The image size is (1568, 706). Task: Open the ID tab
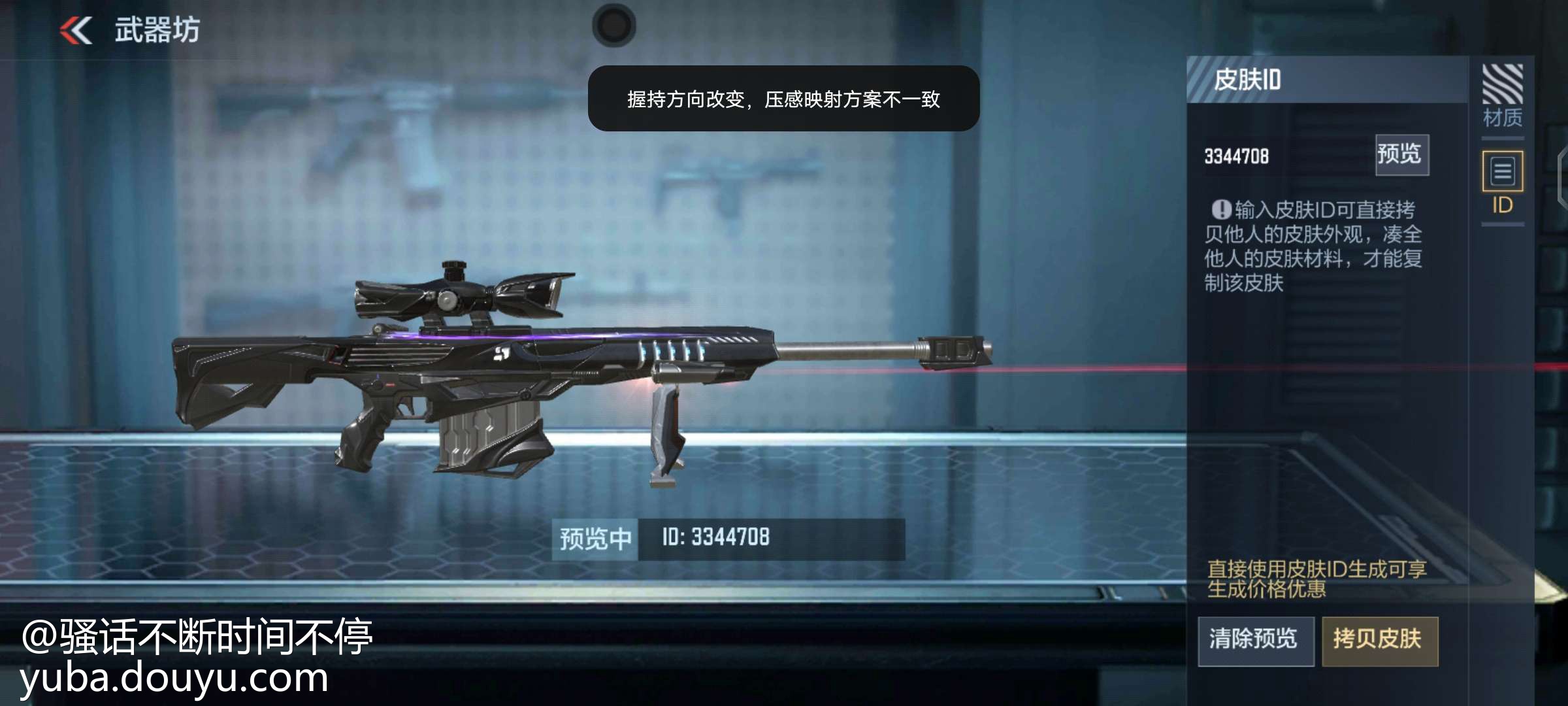(x=1502, y=183)
